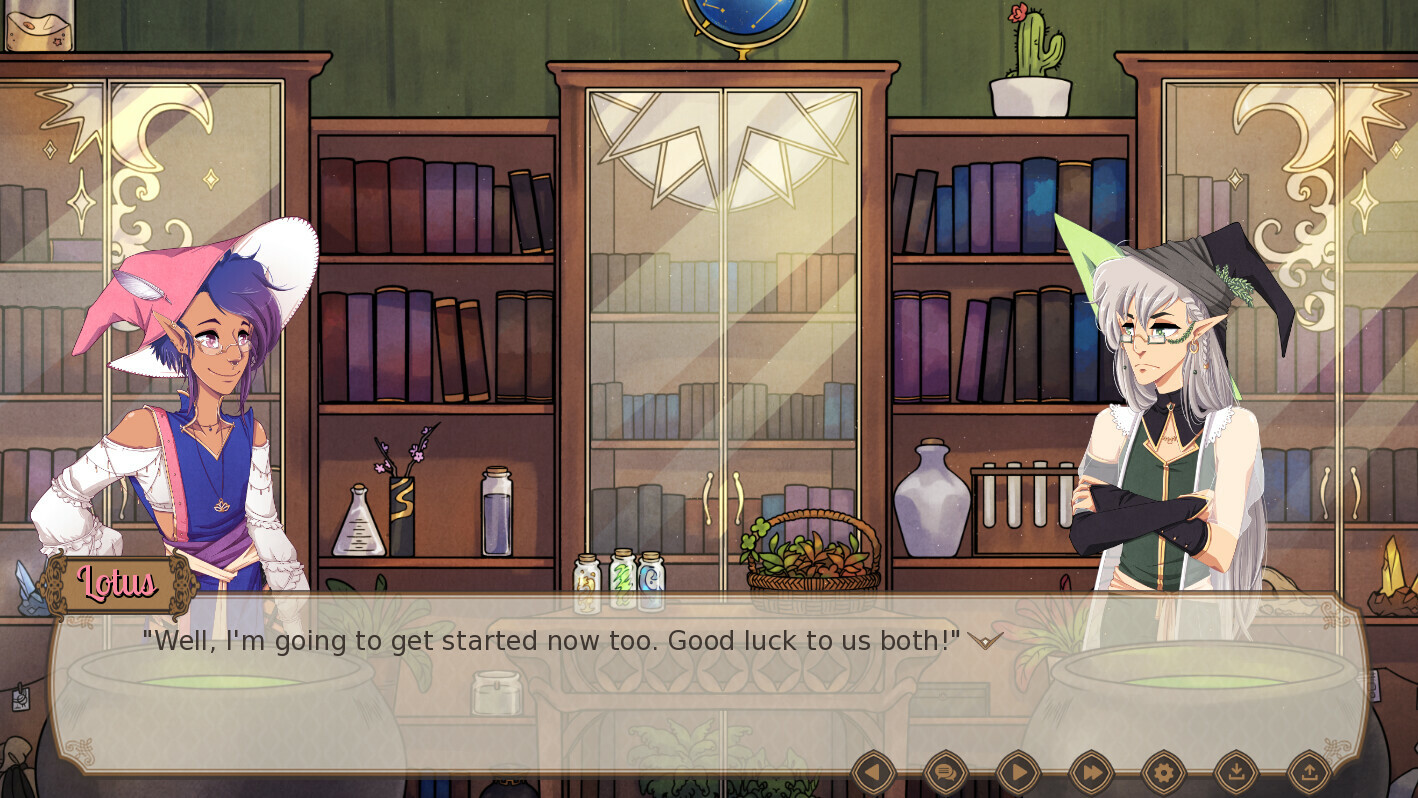
Task: Save the game with the save icon
Action: tap(1236, 772)
